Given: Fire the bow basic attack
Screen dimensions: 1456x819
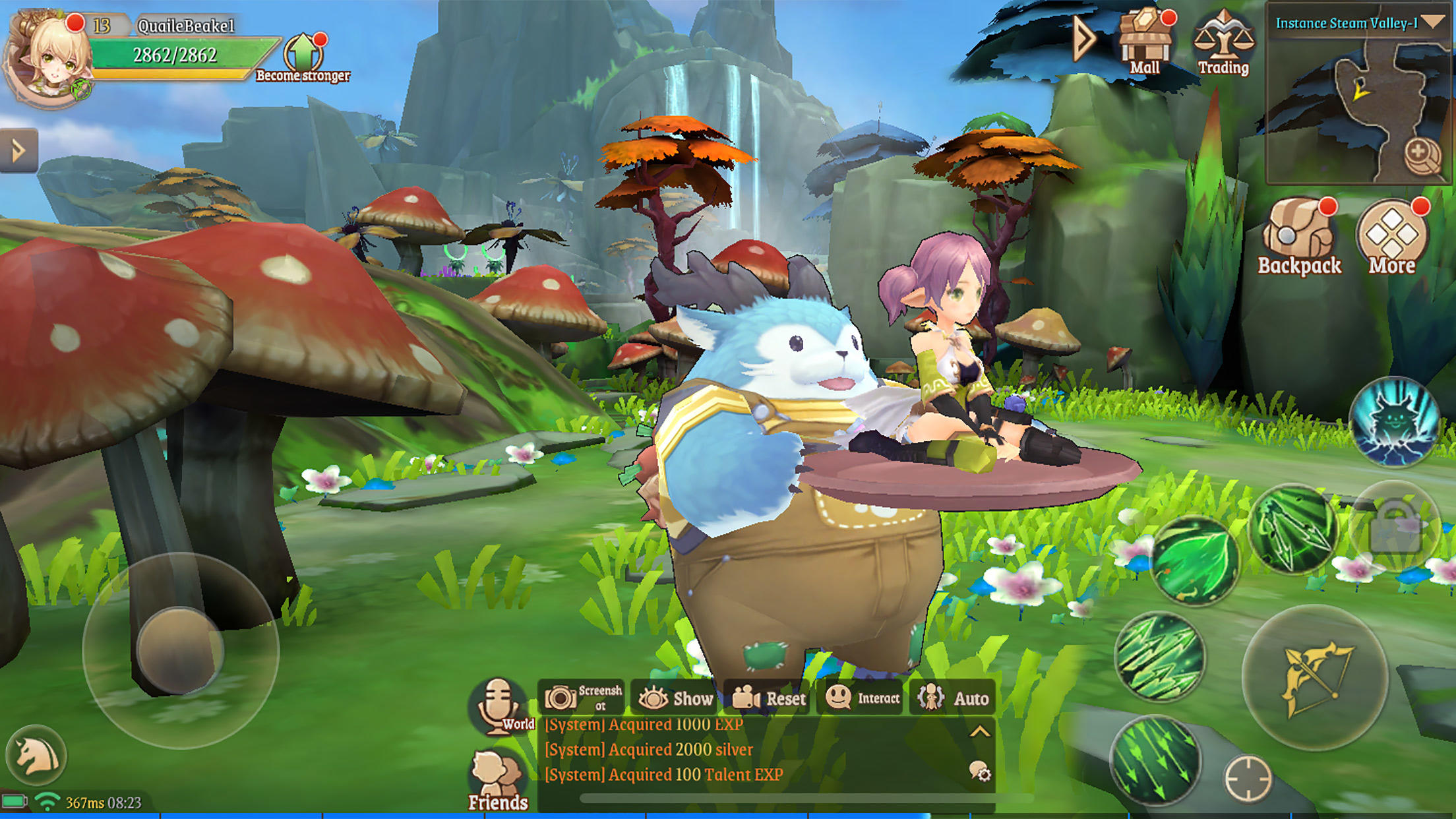Looking at the screenshot, I should click(1316, 678).
